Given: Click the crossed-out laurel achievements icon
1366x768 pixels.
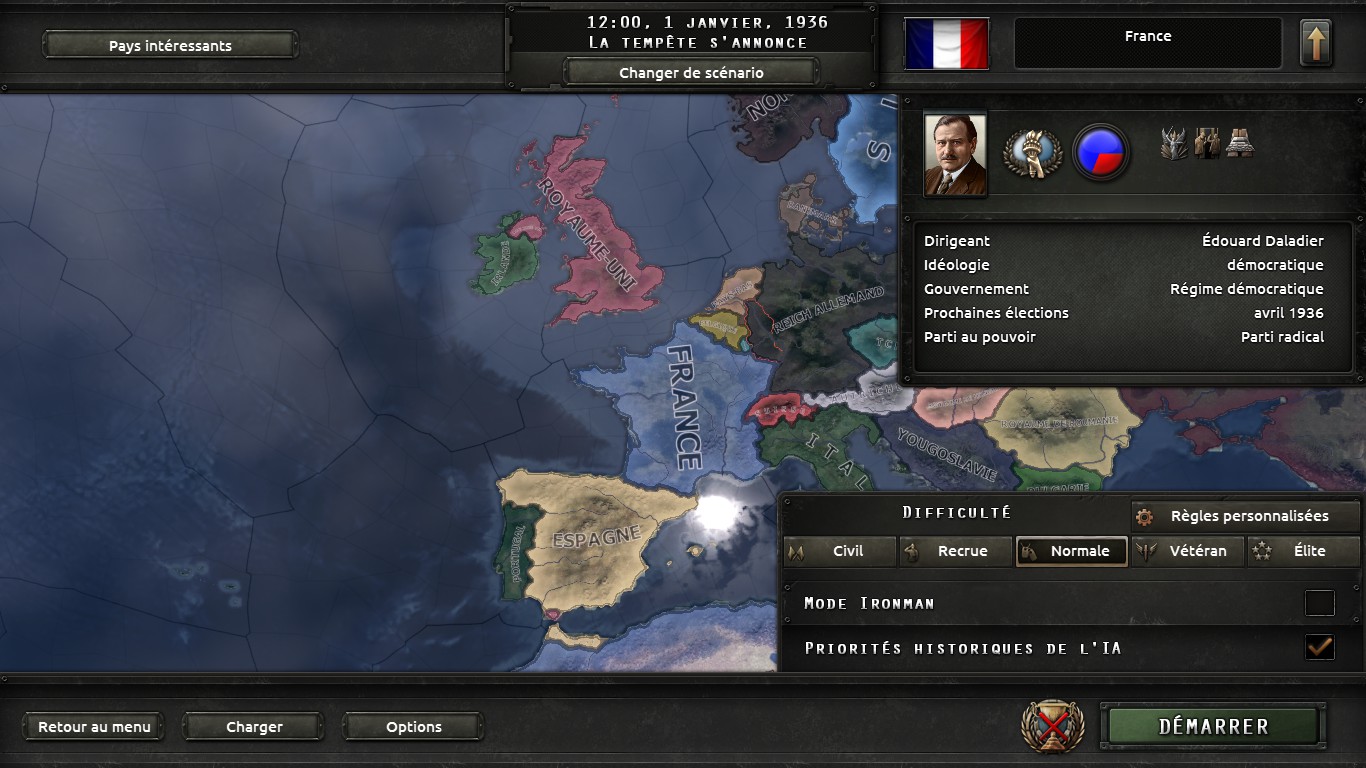Looking at the screenshot, I should coord(1052,727).
